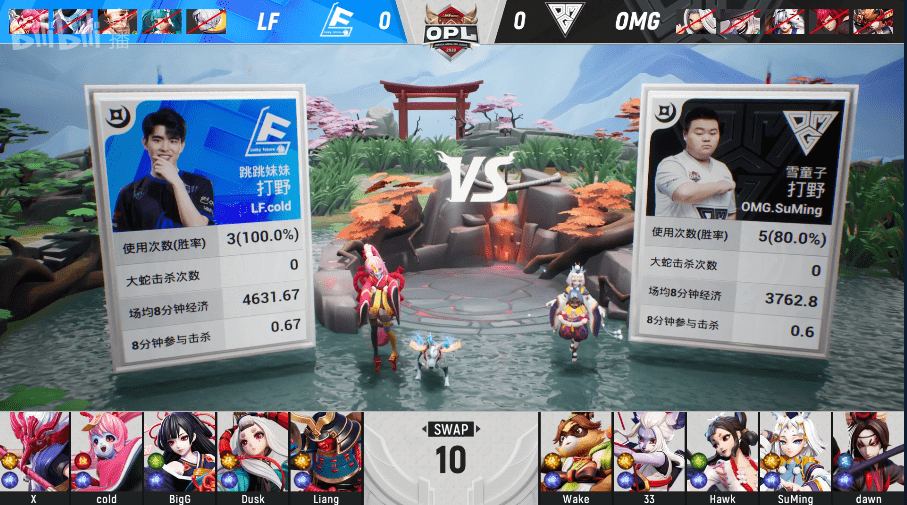Pick Hawk's hero portrait
This screenshot has height=505, width=907.
pos(722,451)
